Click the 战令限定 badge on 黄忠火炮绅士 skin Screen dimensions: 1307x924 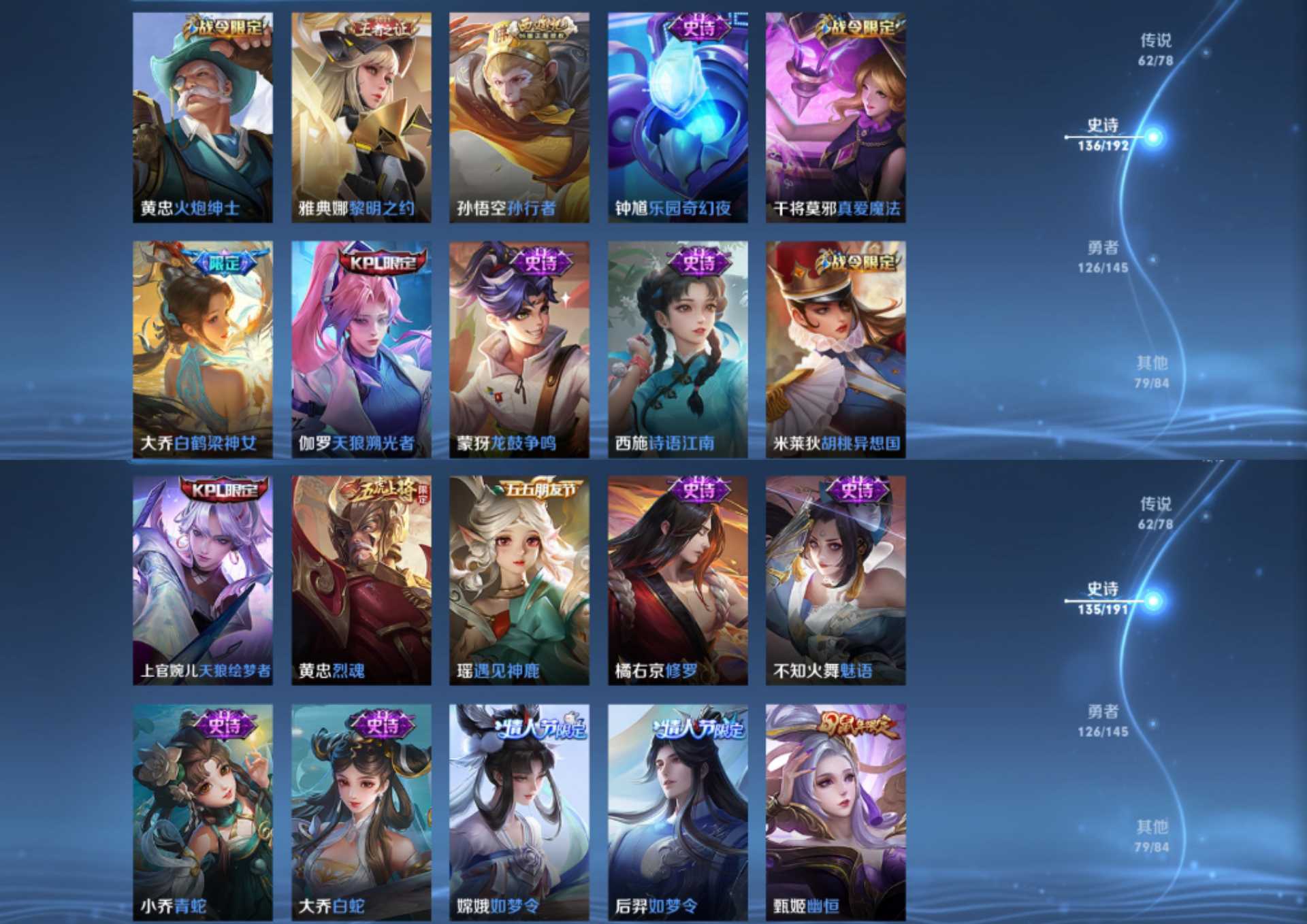pyautogui.click(x=225, y=24)
